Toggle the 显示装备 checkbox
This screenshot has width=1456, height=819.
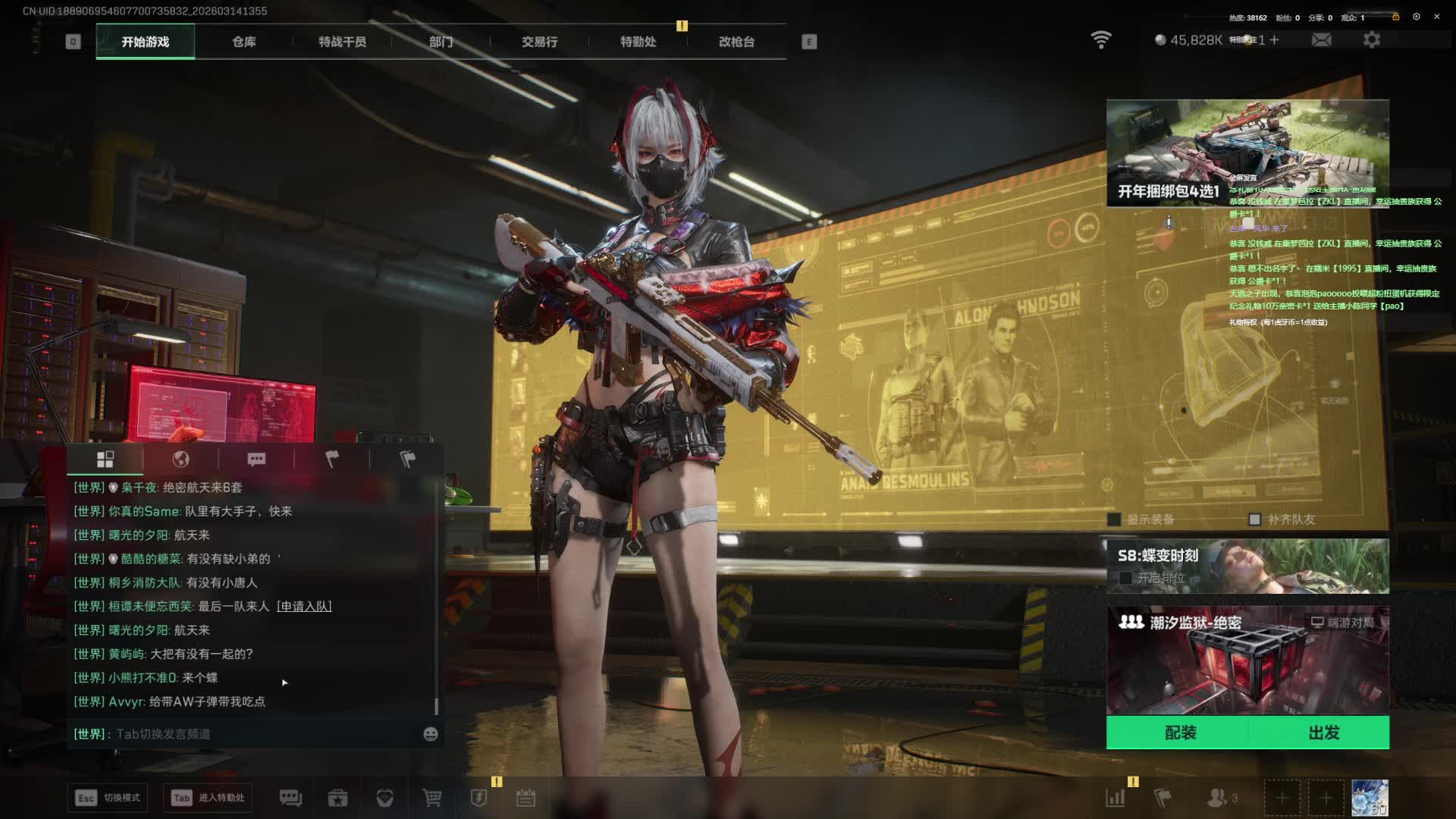1114,519
